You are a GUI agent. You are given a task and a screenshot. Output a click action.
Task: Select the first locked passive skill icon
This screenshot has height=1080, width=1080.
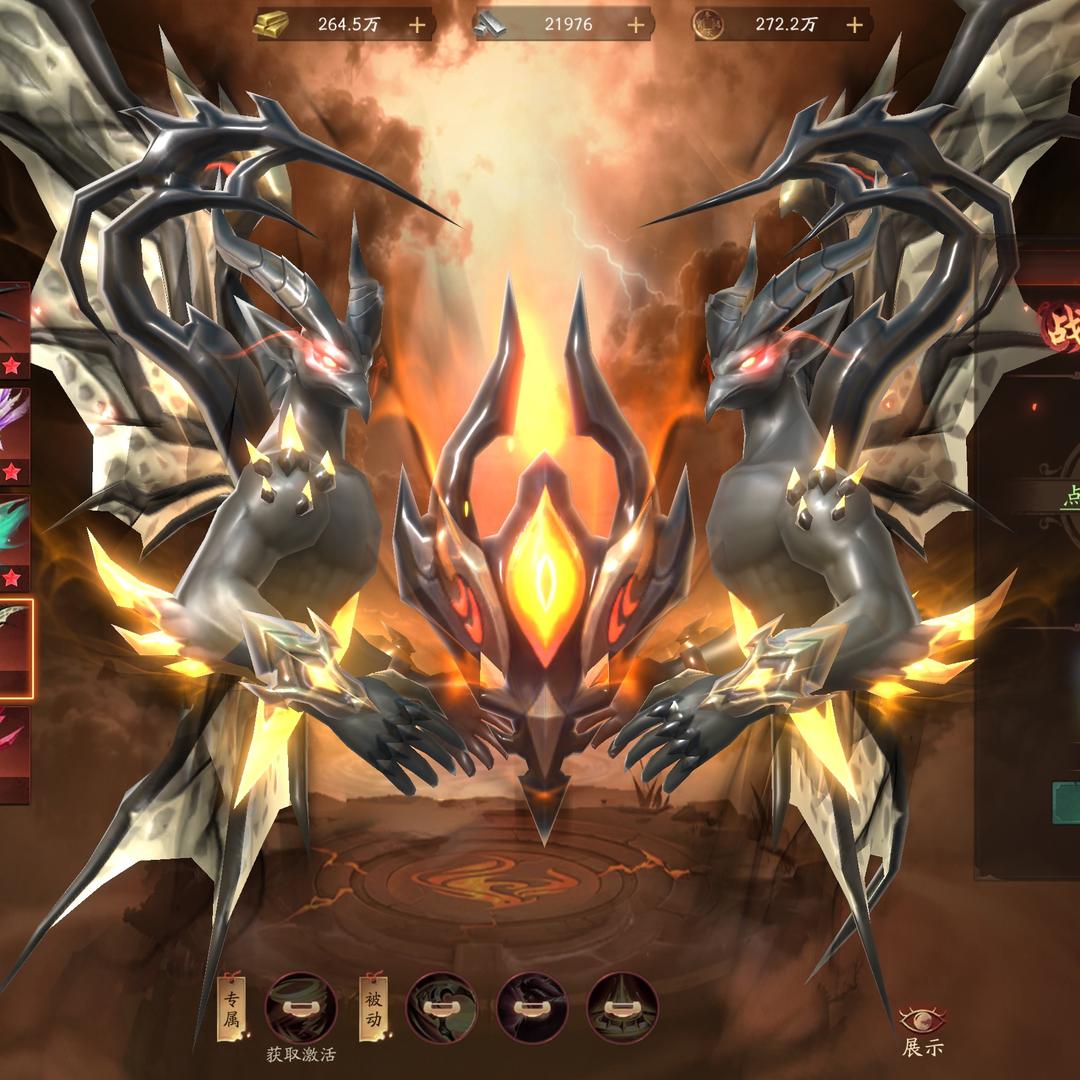441,1005
